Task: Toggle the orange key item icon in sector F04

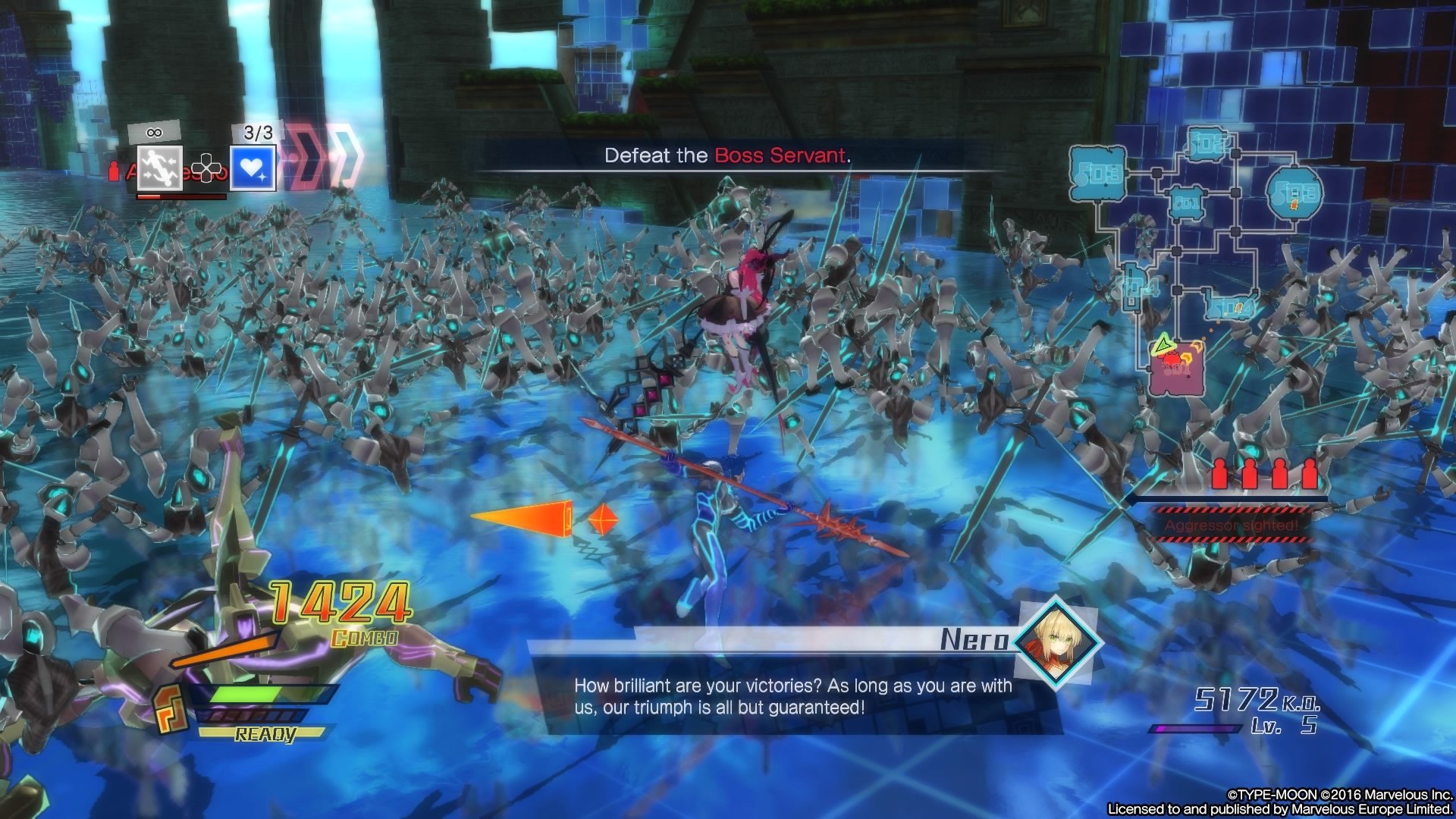Action: [x=1239, y=307]
